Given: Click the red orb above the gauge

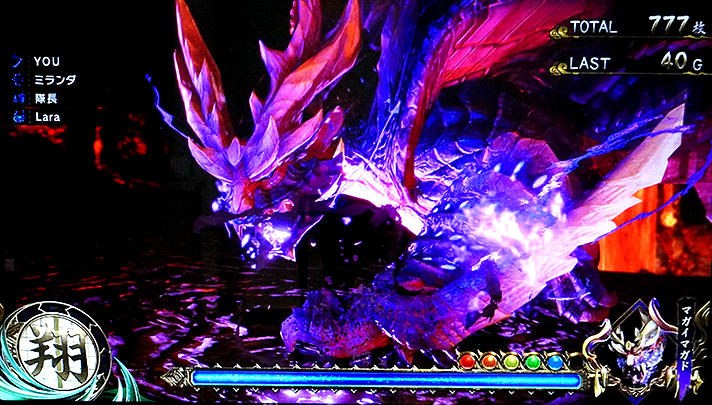Looking at the screenshot, I should click(x=468, y=360).
